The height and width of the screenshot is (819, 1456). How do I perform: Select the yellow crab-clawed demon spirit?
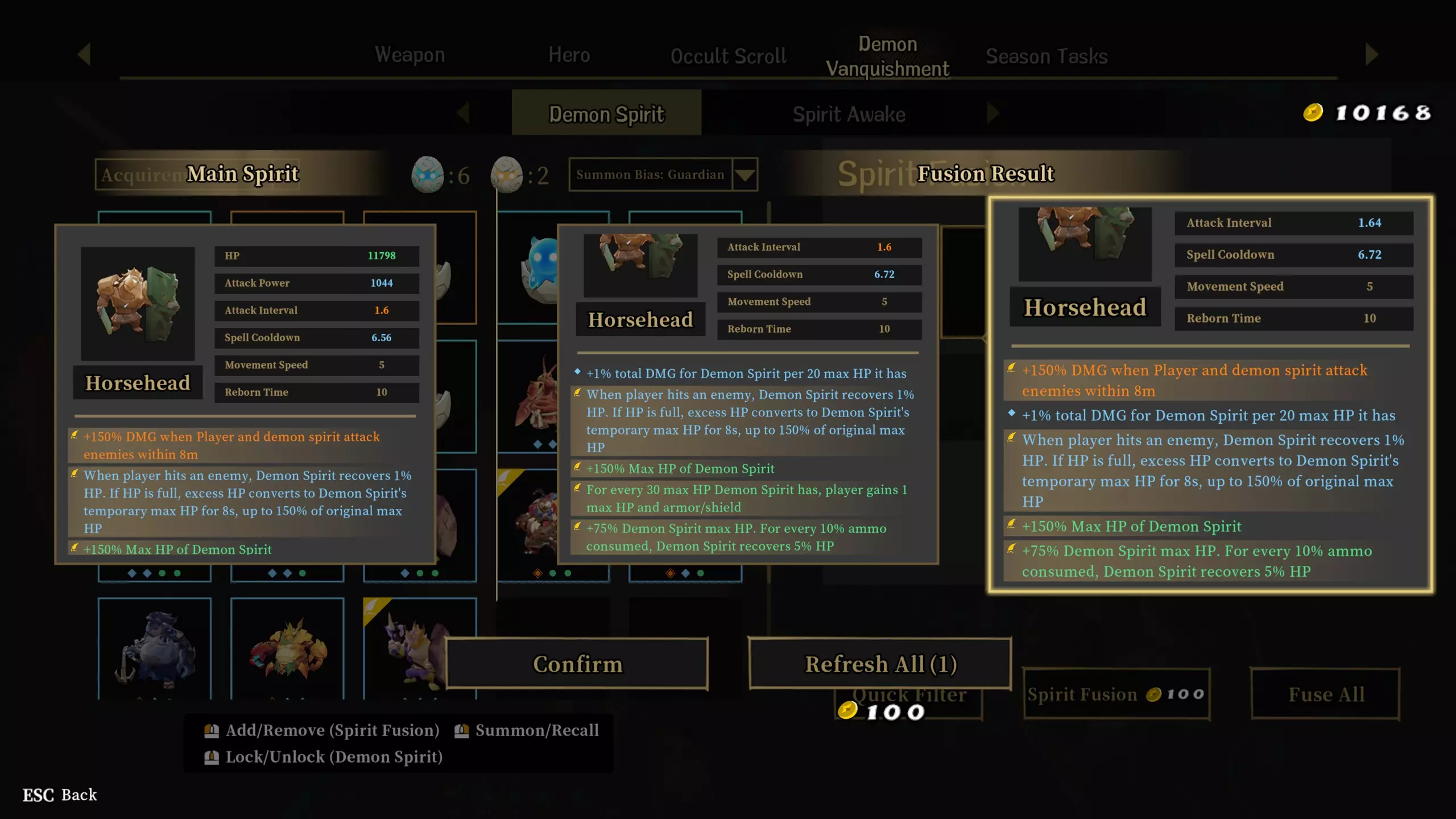pos(287,648)
